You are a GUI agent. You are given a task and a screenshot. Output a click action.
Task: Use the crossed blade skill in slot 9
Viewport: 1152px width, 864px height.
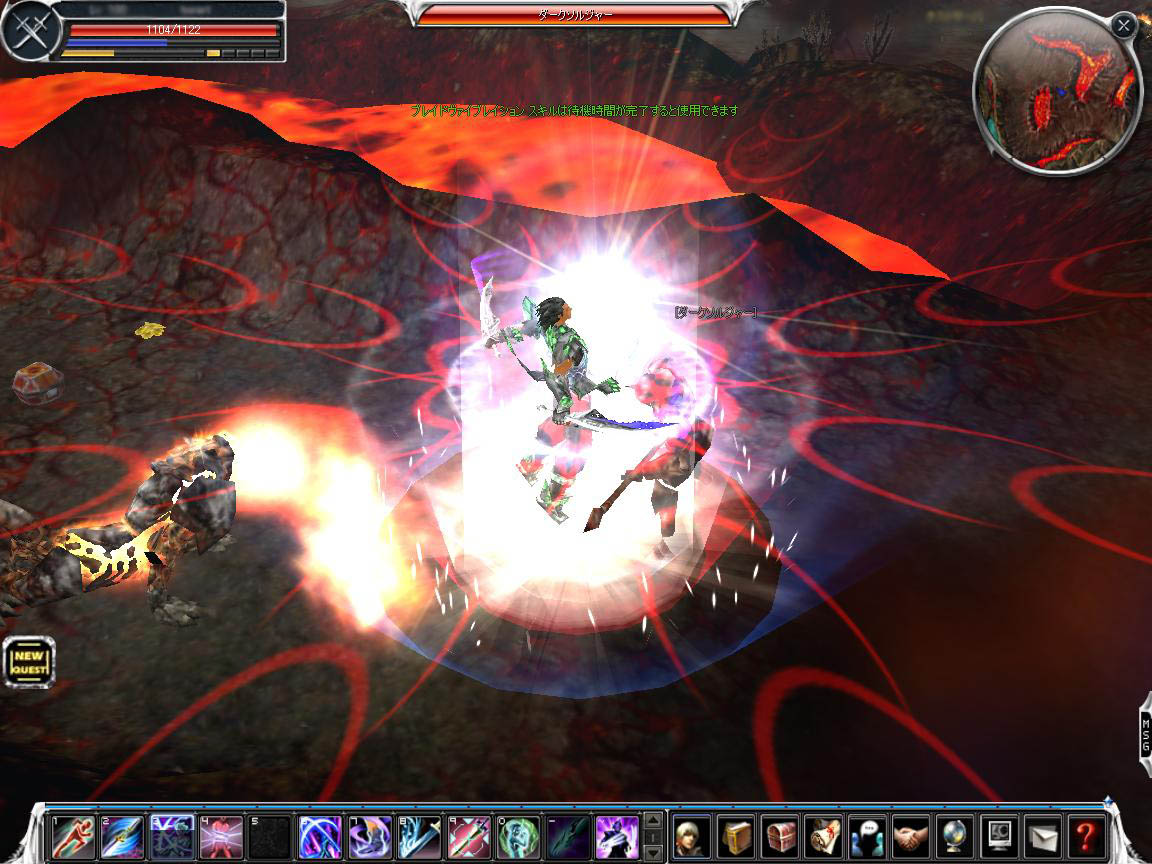click(x=469, y=837)
